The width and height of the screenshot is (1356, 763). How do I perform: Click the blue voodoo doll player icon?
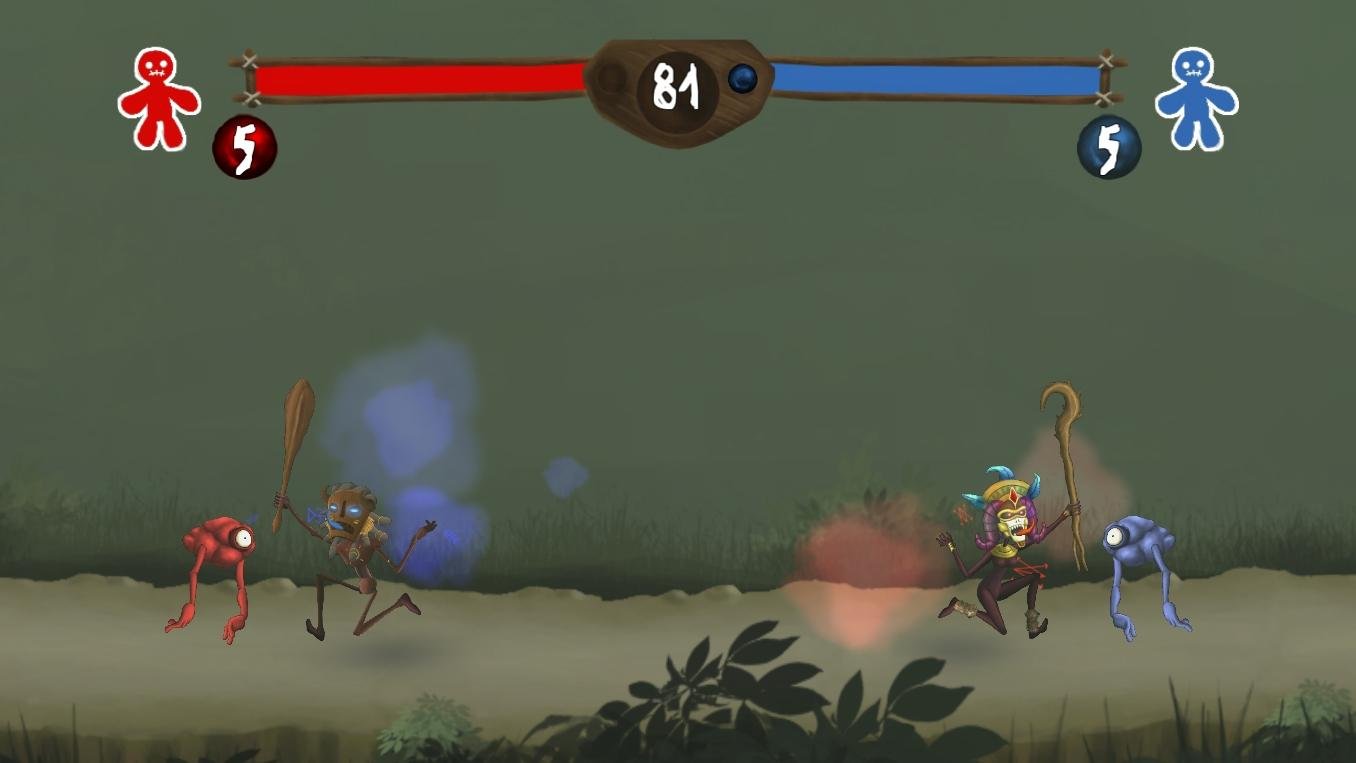(x=1195, y=98)
